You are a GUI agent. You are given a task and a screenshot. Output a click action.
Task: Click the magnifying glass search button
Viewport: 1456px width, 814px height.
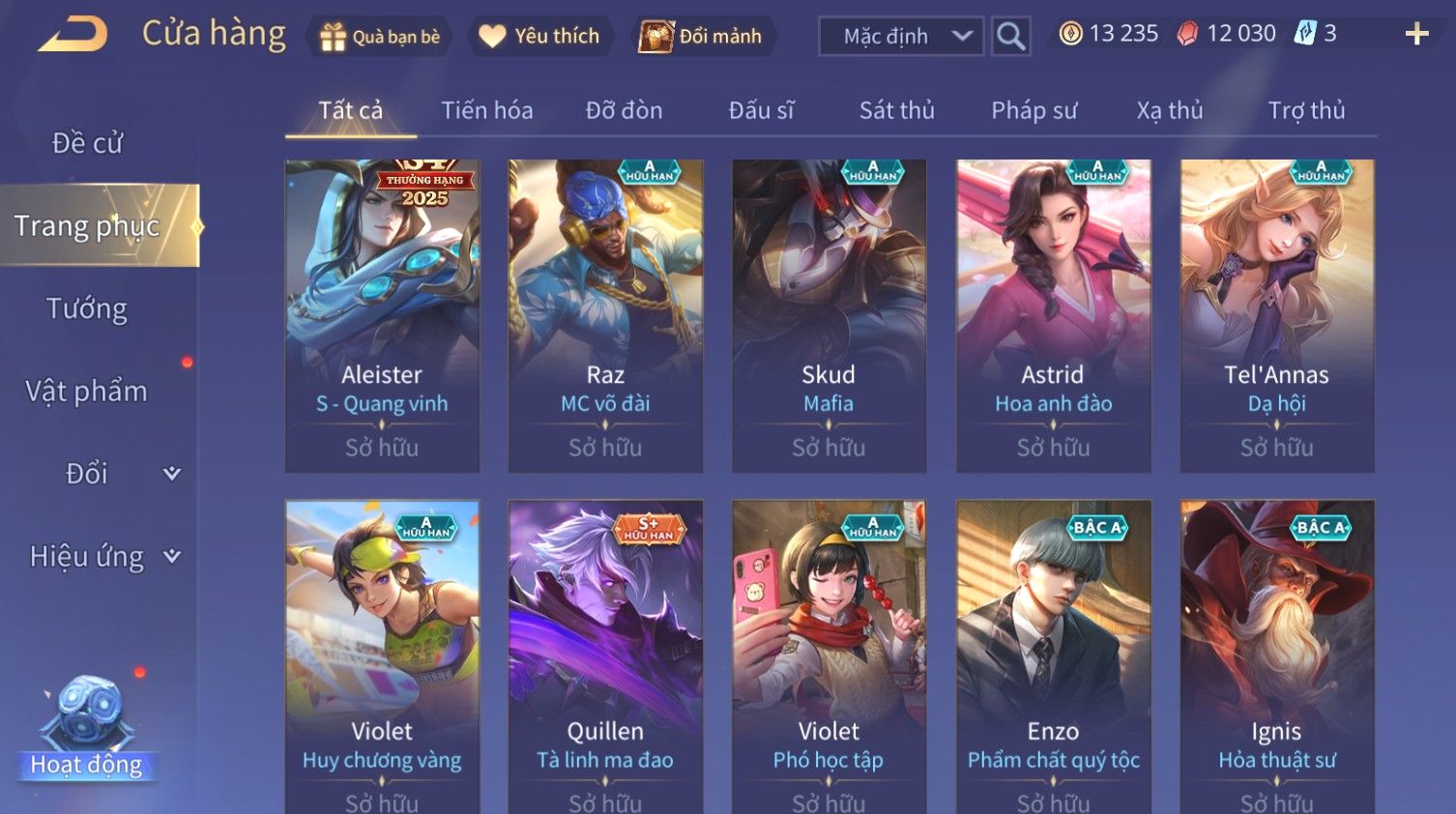tap(1010, 37)
